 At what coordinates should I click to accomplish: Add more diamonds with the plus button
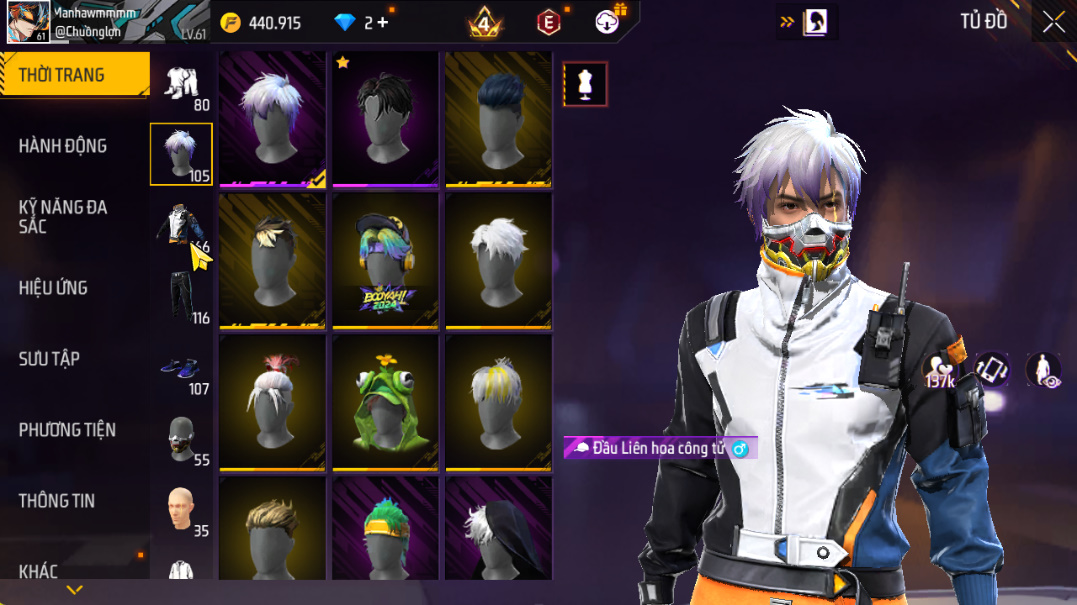point(383,22)
